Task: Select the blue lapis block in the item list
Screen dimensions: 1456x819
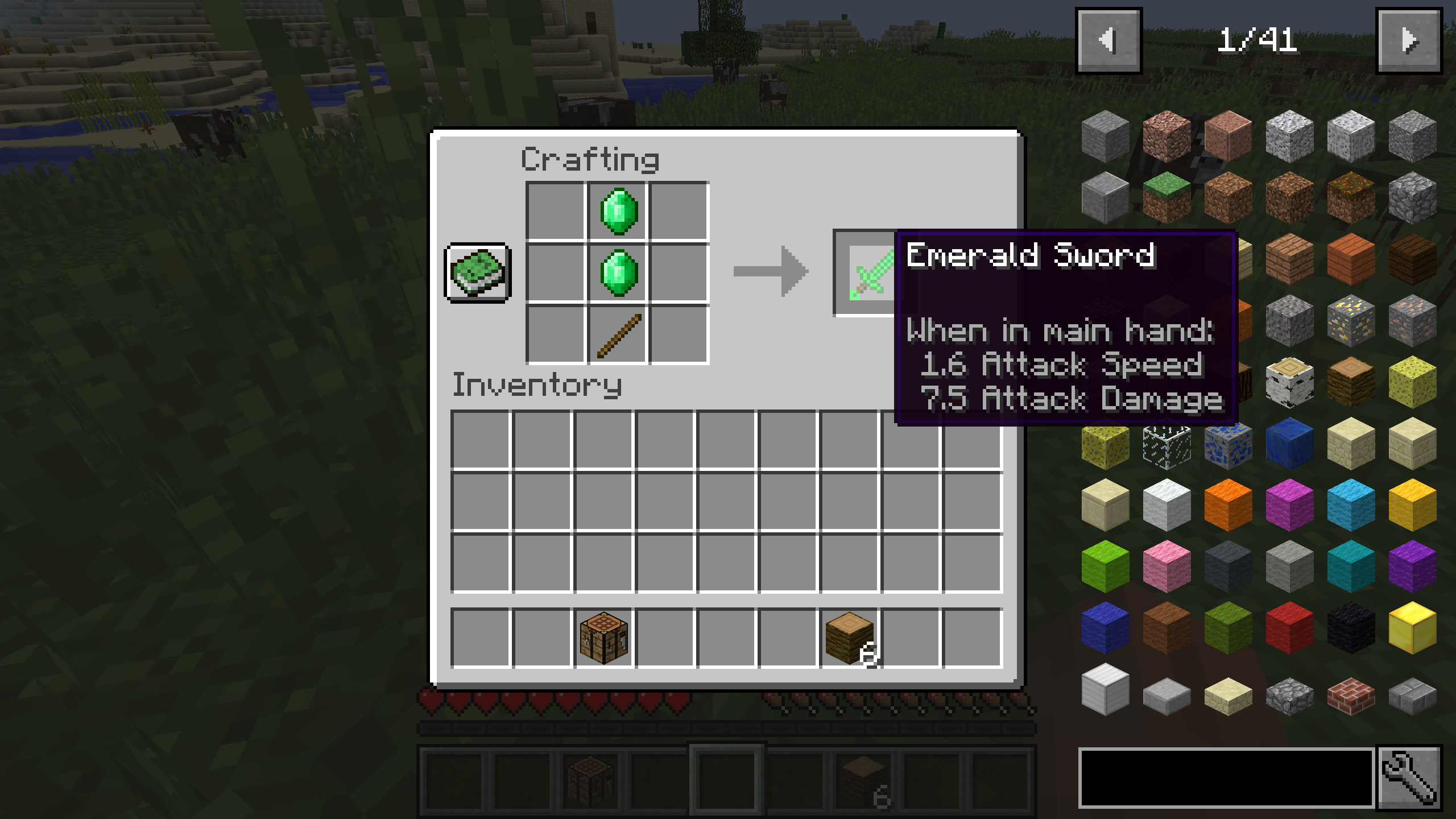Action: click(x=1290, y=442)
